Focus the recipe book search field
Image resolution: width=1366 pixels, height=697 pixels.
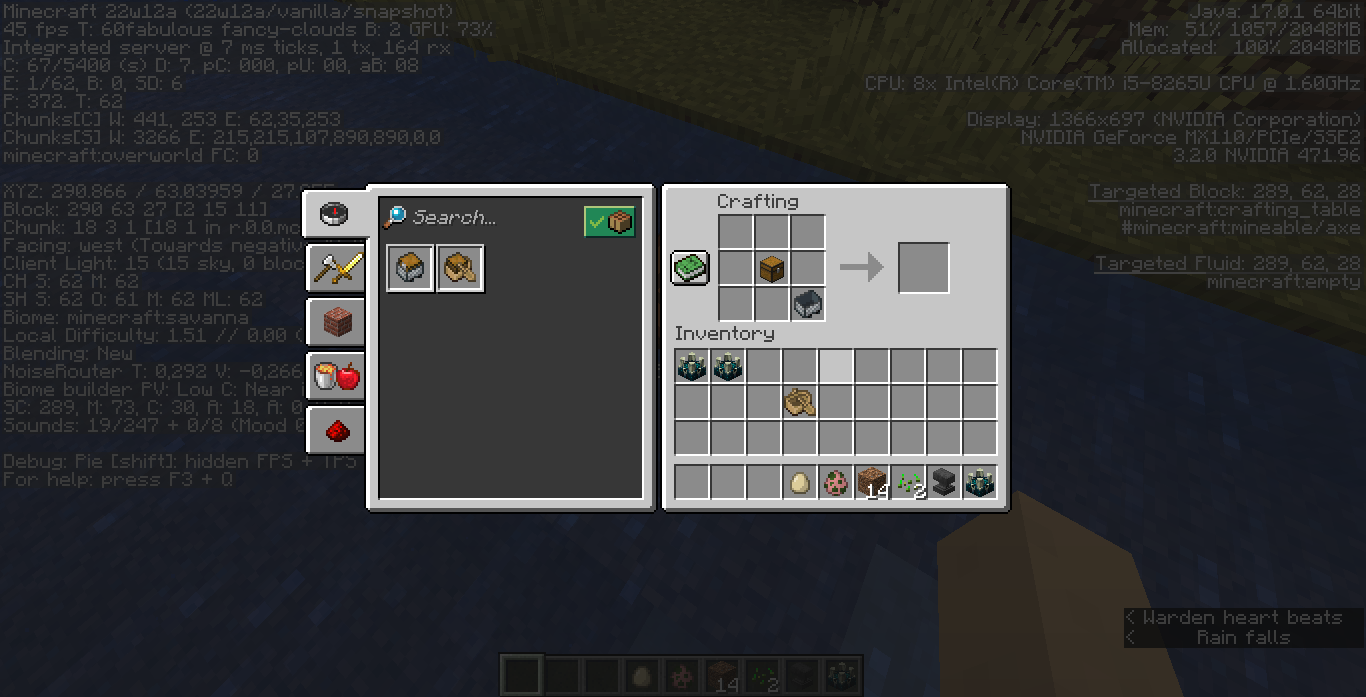coord(480,218)
